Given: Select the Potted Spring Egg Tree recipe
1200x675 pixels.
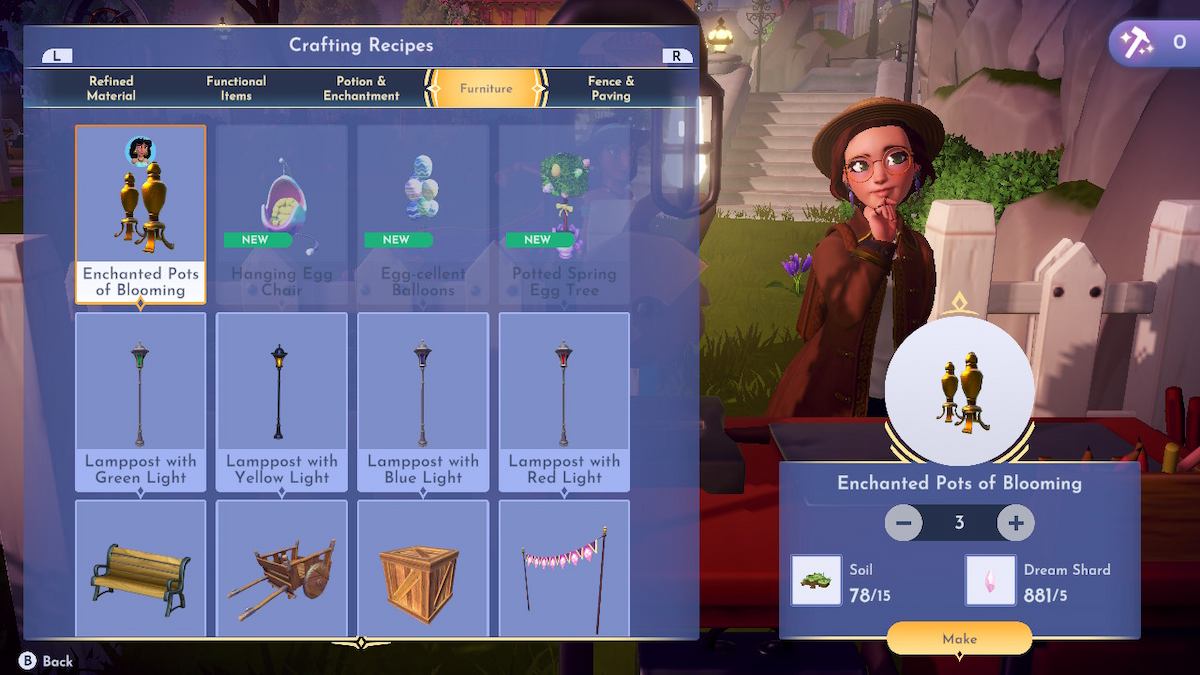Looking at the screenshot, I should coord(564,214).
